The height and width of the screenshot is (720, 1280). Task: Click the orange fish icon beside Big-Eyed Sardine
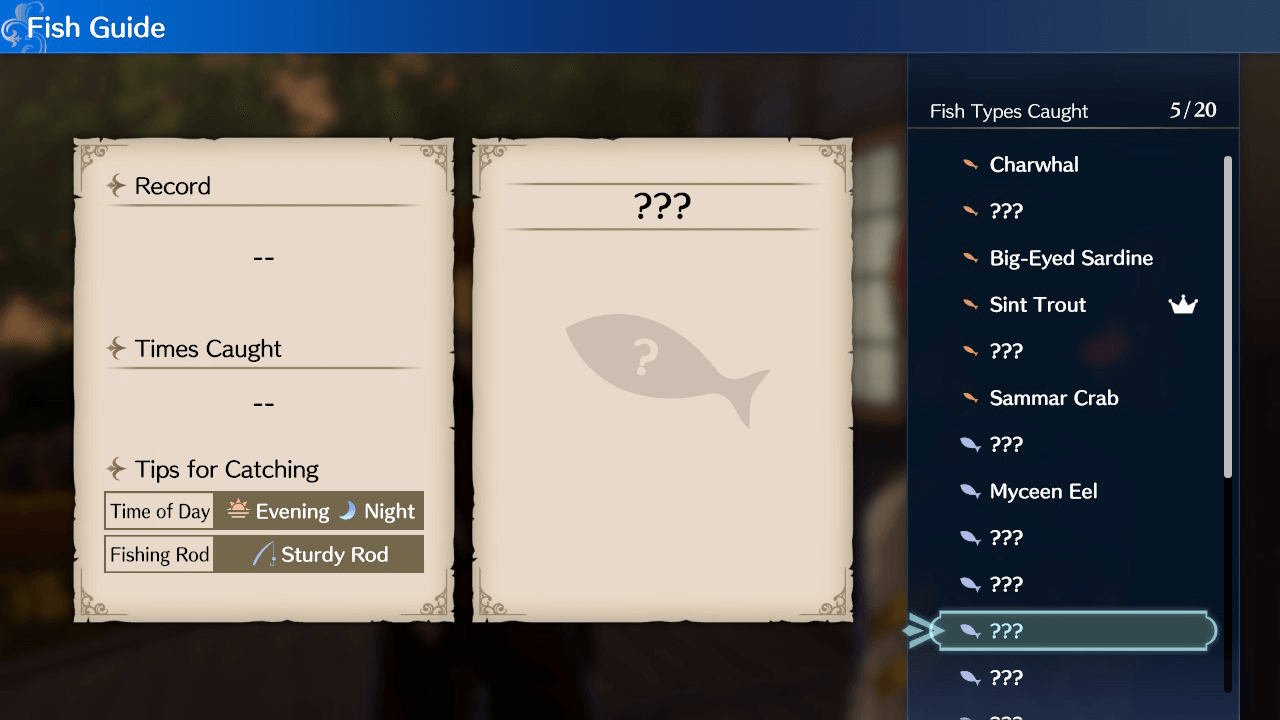pos(969,257)
